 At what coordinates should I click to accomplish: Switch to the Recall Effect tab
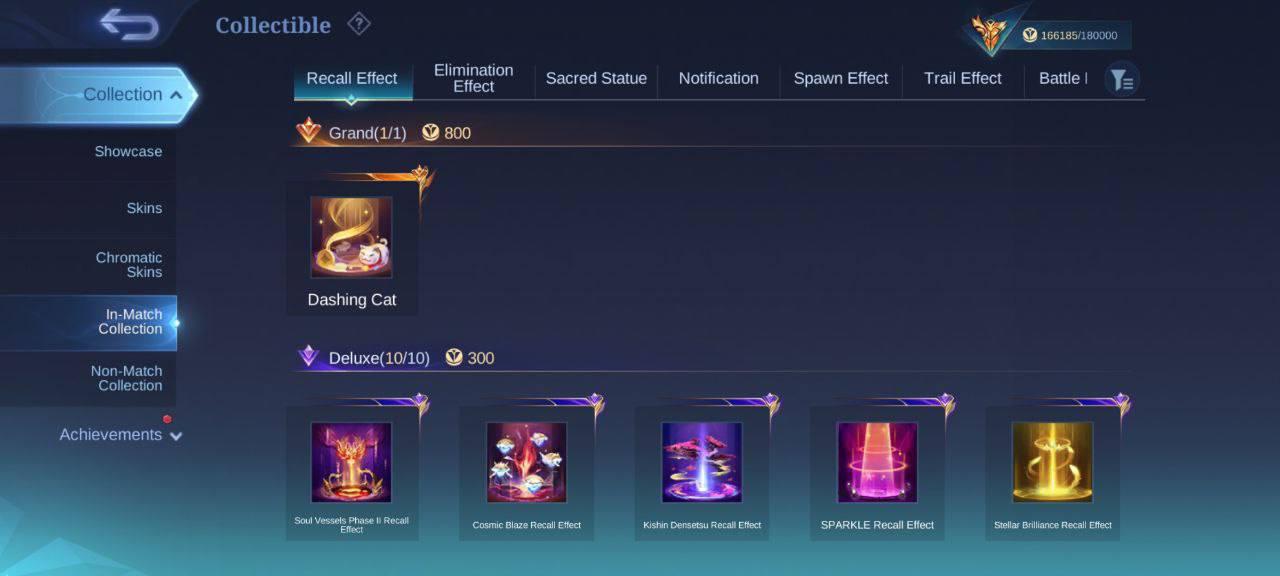coord(352,79)
